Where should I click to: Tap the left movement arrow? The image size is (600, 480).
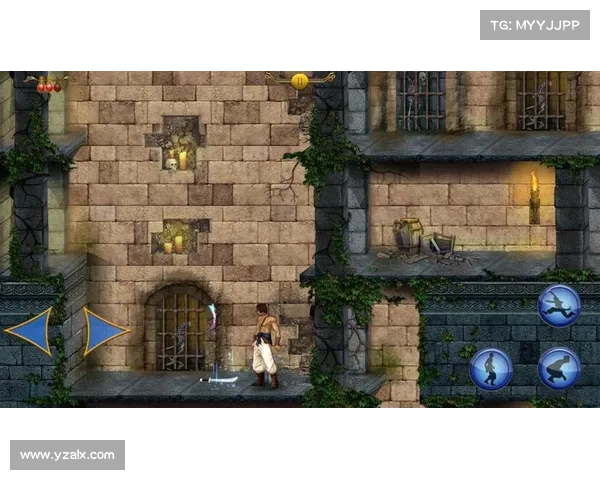(x=30, y=331)
